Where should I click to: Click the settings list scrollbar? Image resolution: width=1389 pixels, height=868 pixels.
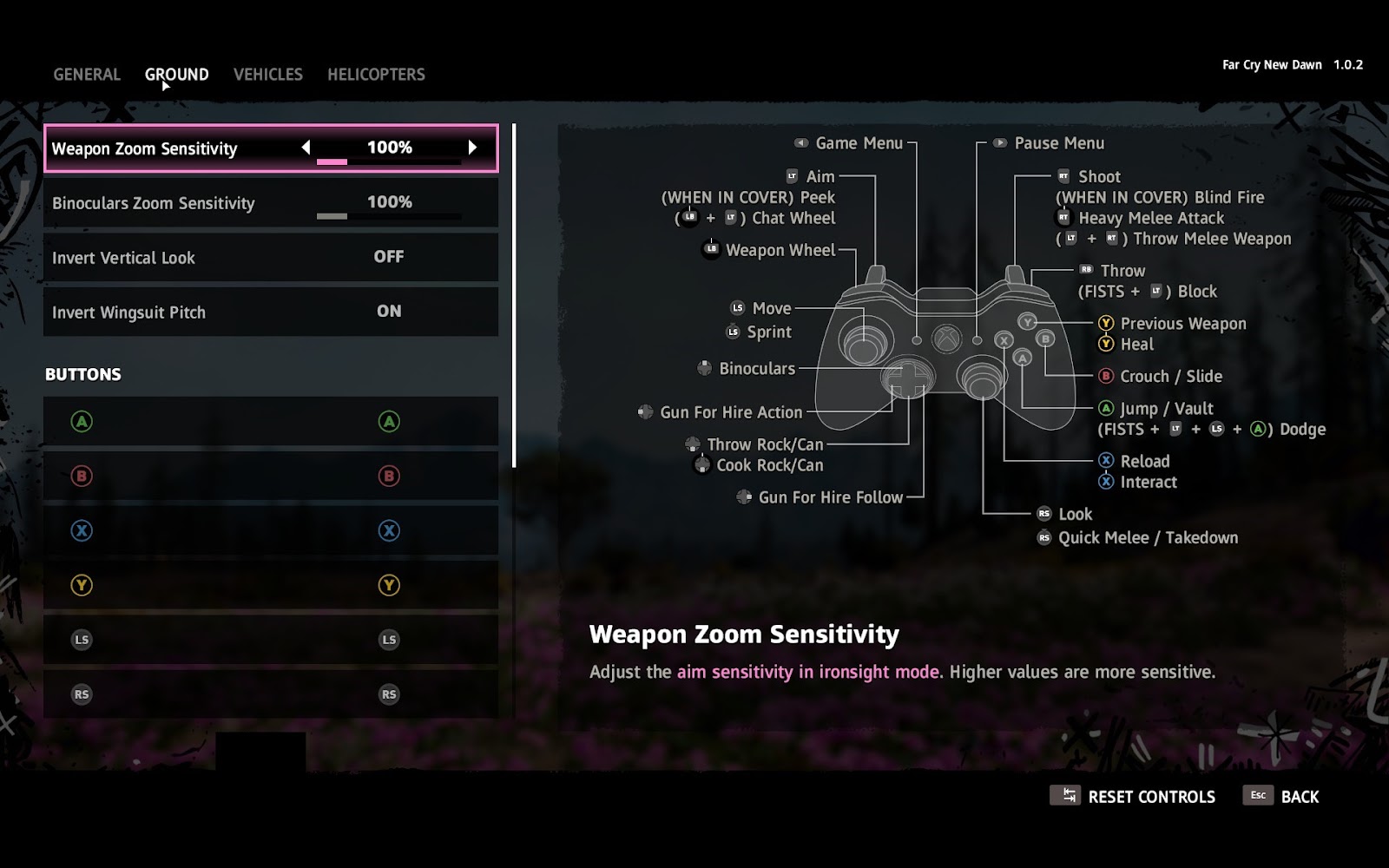coord(514,295)
